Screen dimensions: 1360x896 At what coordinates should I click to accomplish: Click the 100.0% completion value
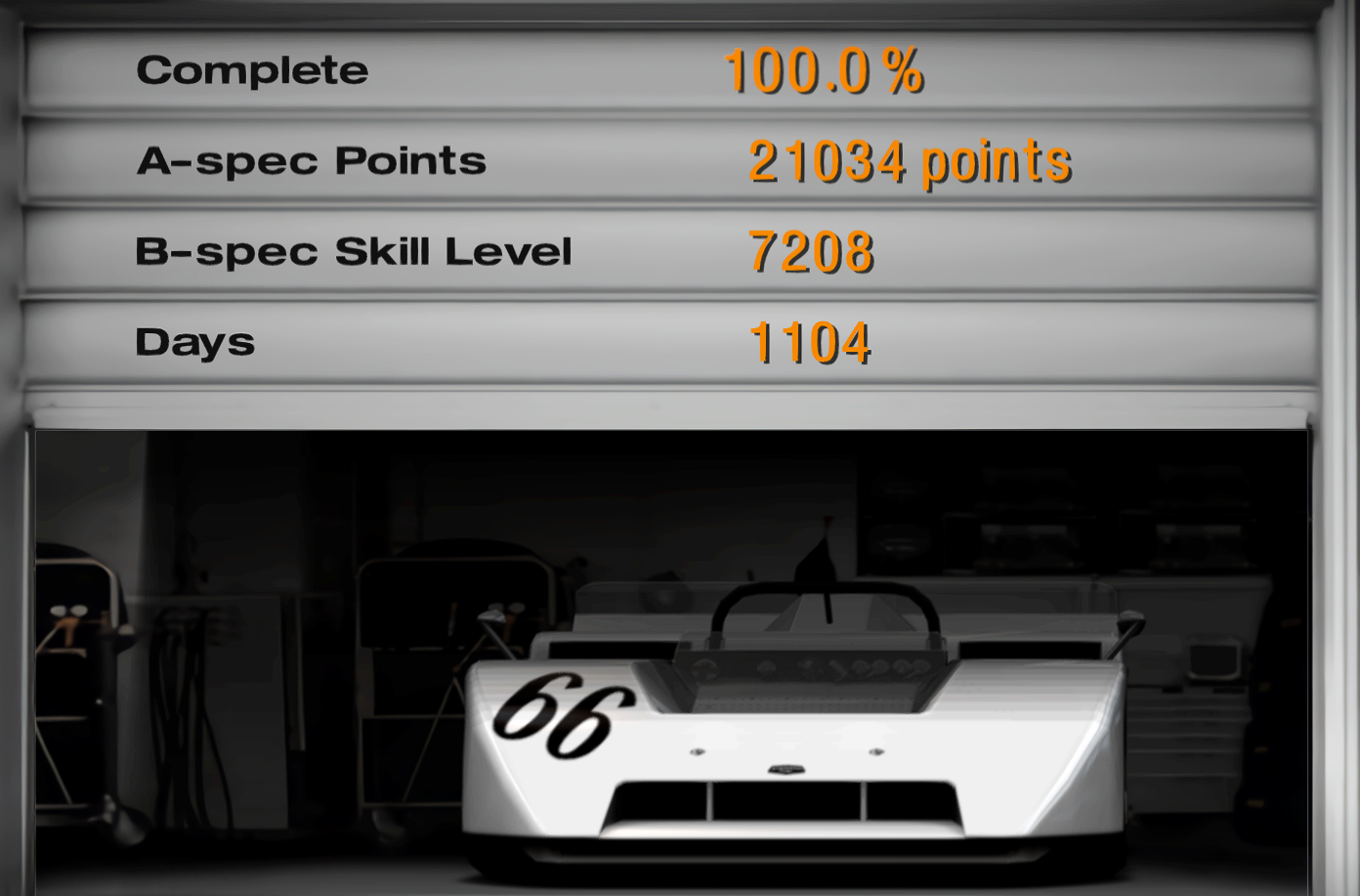point(826,71)
